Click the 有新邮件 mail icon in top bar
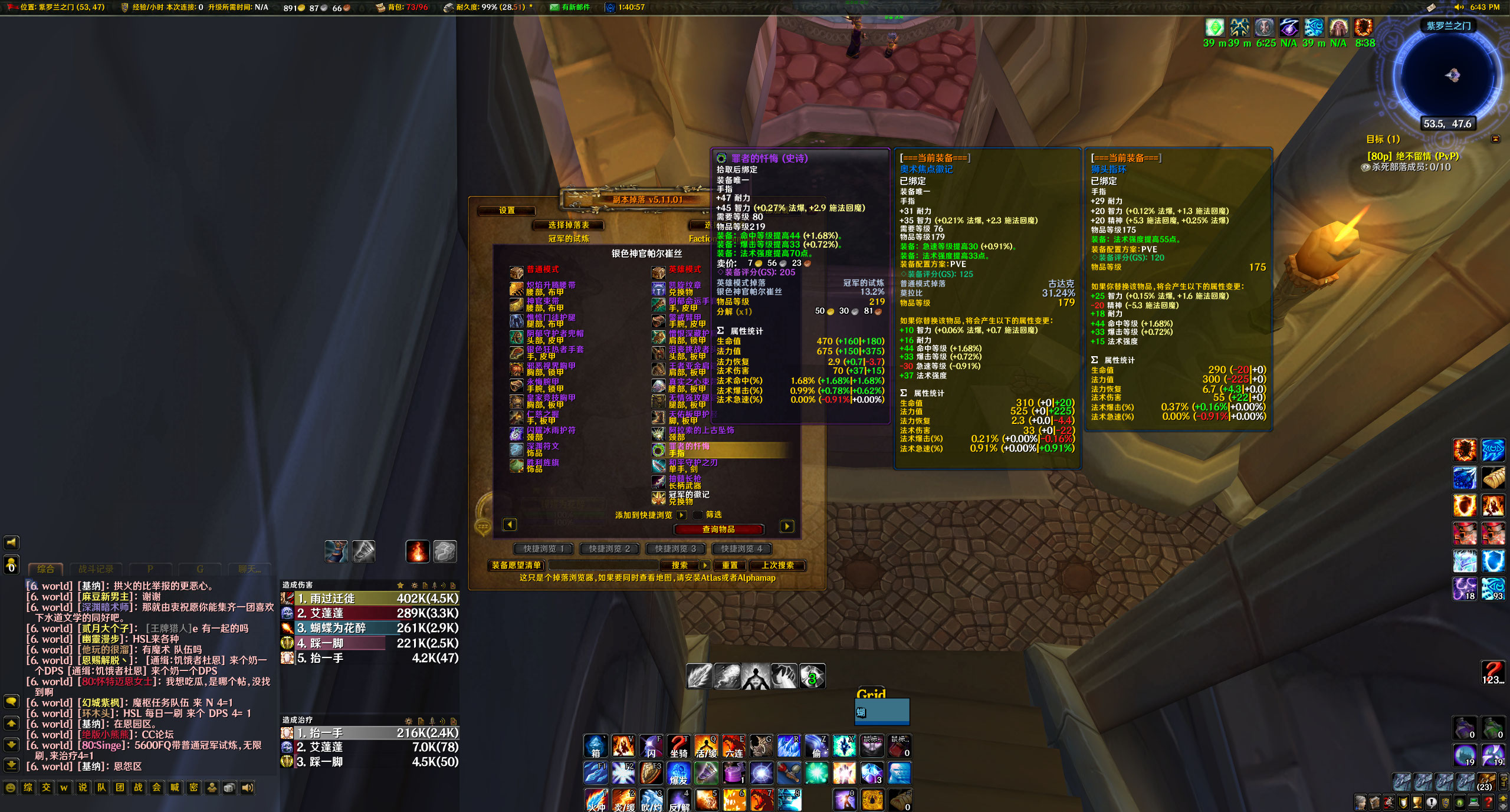1510x812 pixels. click(554, 8)
